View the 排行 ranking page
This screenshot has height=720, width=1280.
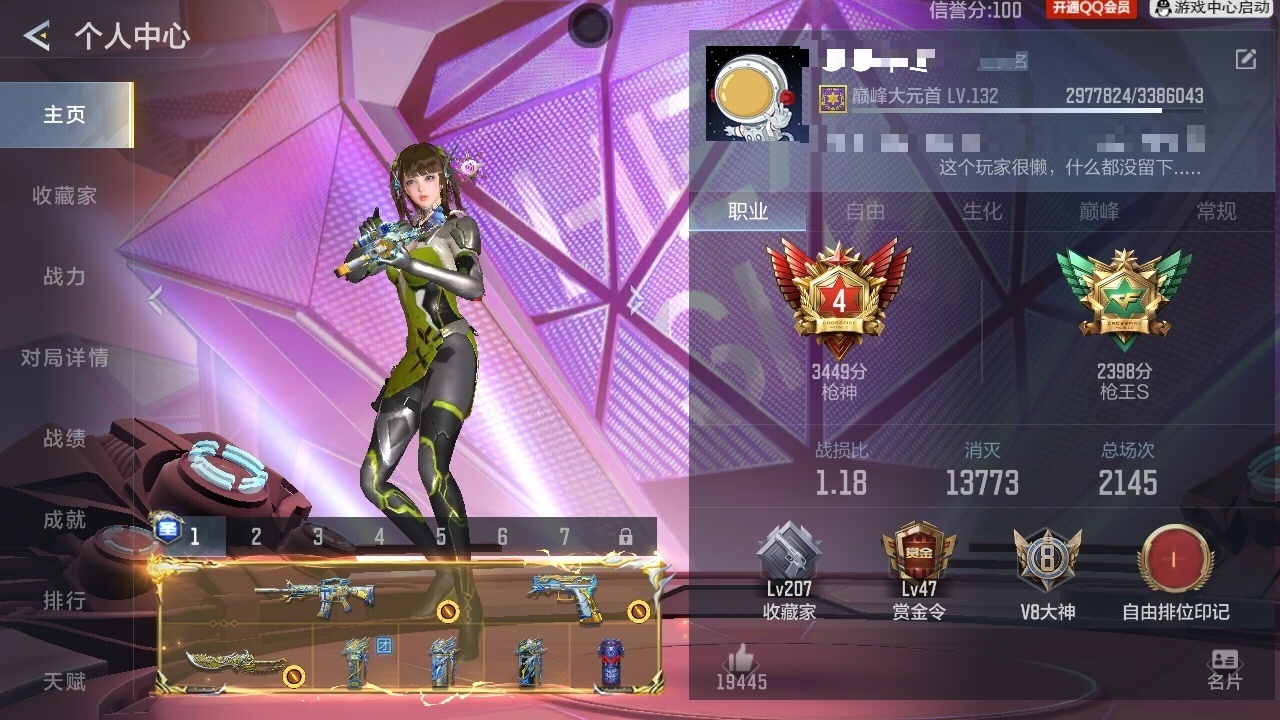click(65, 601)
